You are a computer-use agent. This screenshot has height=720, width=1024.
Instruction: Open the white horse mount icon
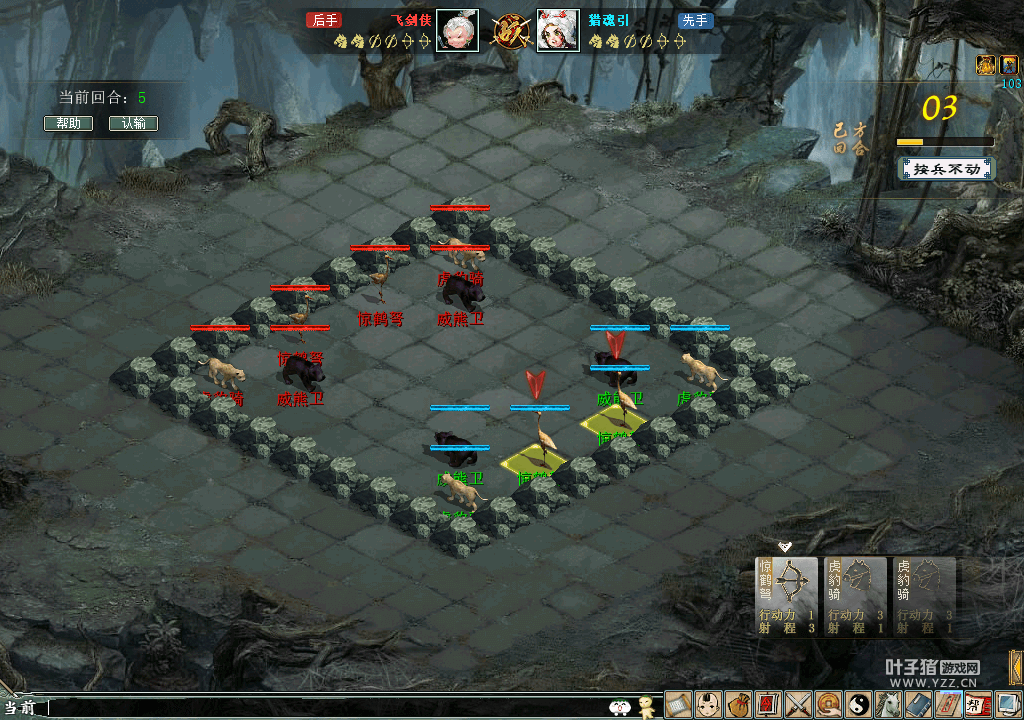(x=888, y=704)
